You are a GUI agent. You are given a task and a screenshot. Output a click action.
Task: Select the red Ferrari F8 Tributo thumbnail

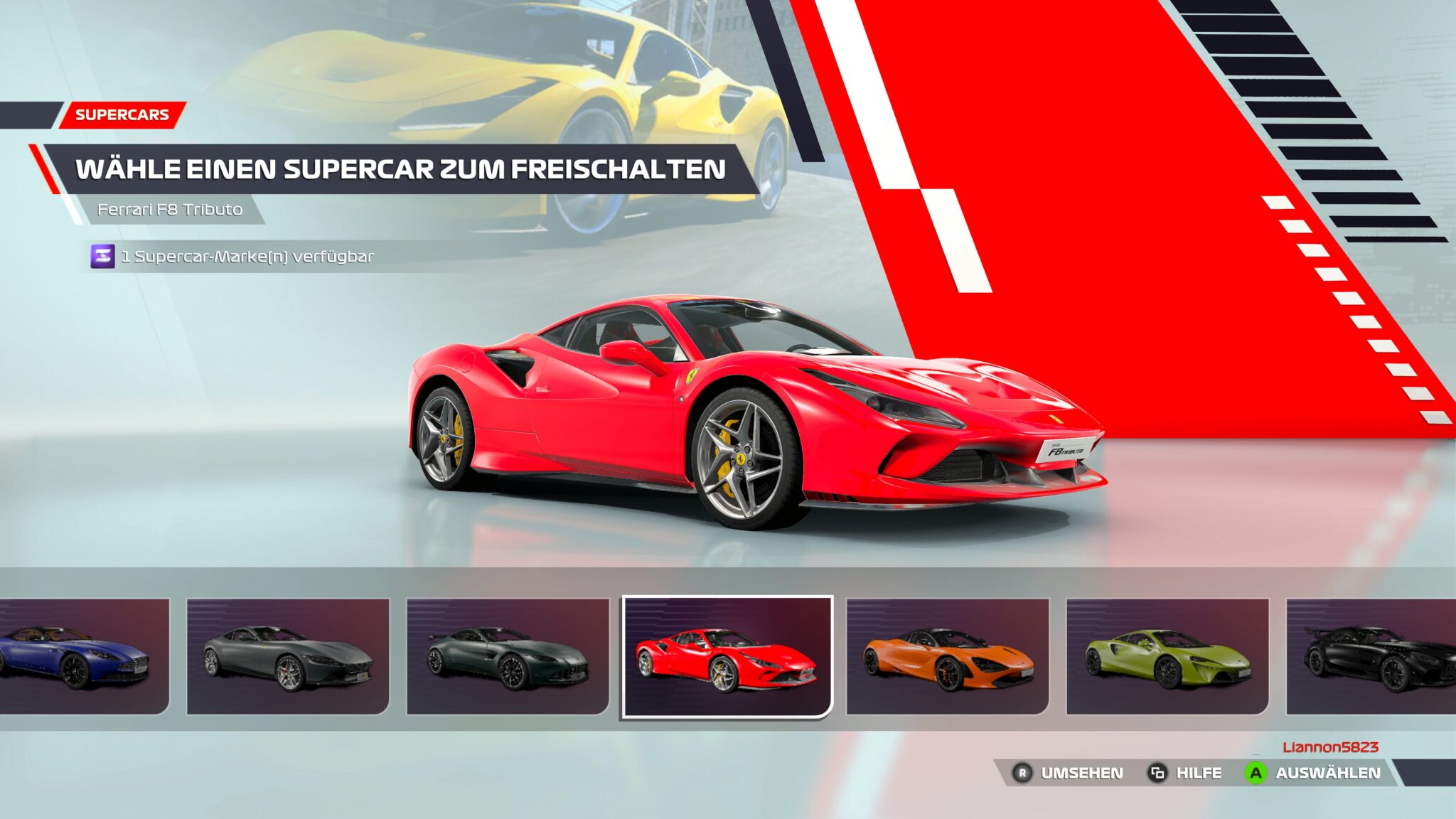pyautogui.click(x=727, y=656)
